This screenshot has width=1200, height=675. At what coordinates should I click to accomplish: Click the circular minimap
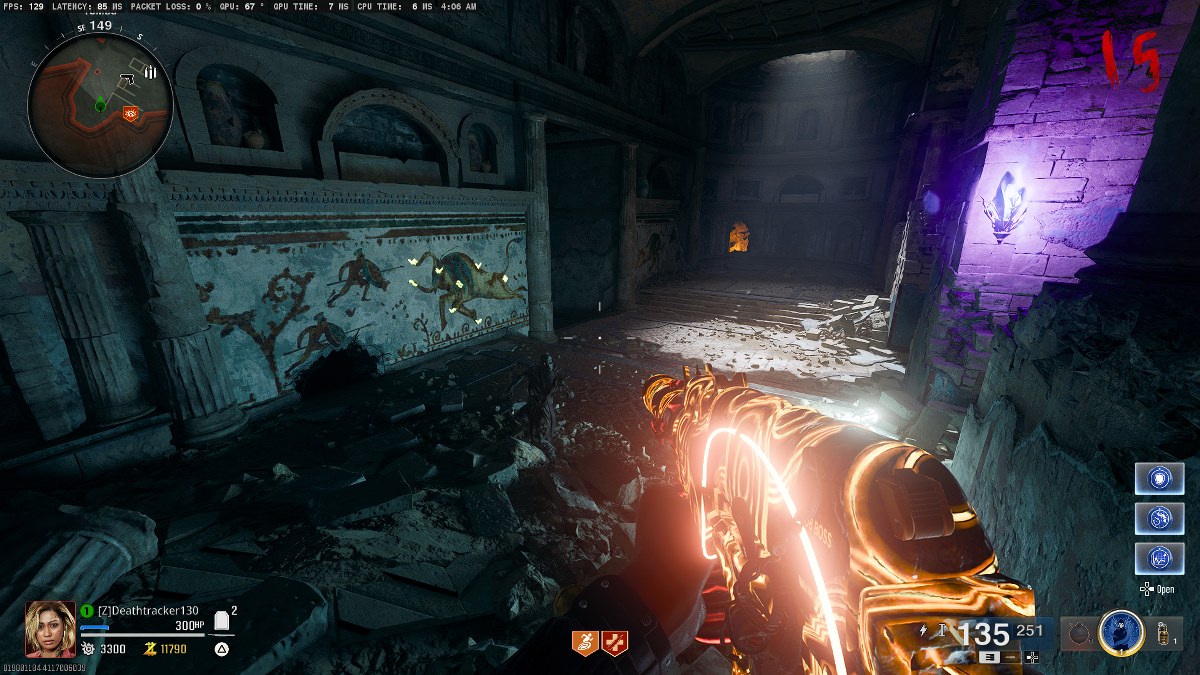pos(100,98)
